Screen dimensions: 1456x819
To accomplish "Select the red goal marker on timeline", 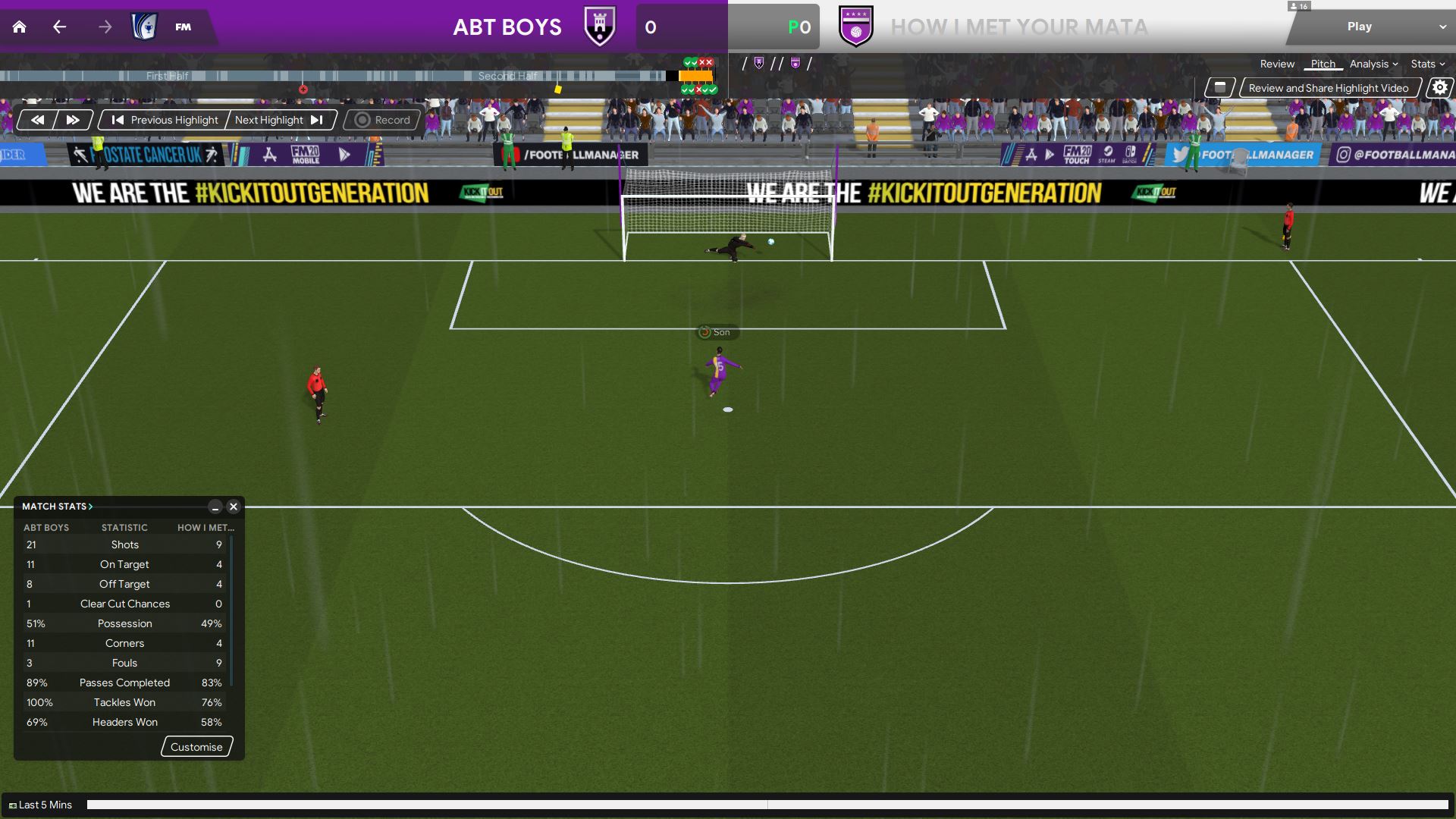I will click(x=303, y=89).
